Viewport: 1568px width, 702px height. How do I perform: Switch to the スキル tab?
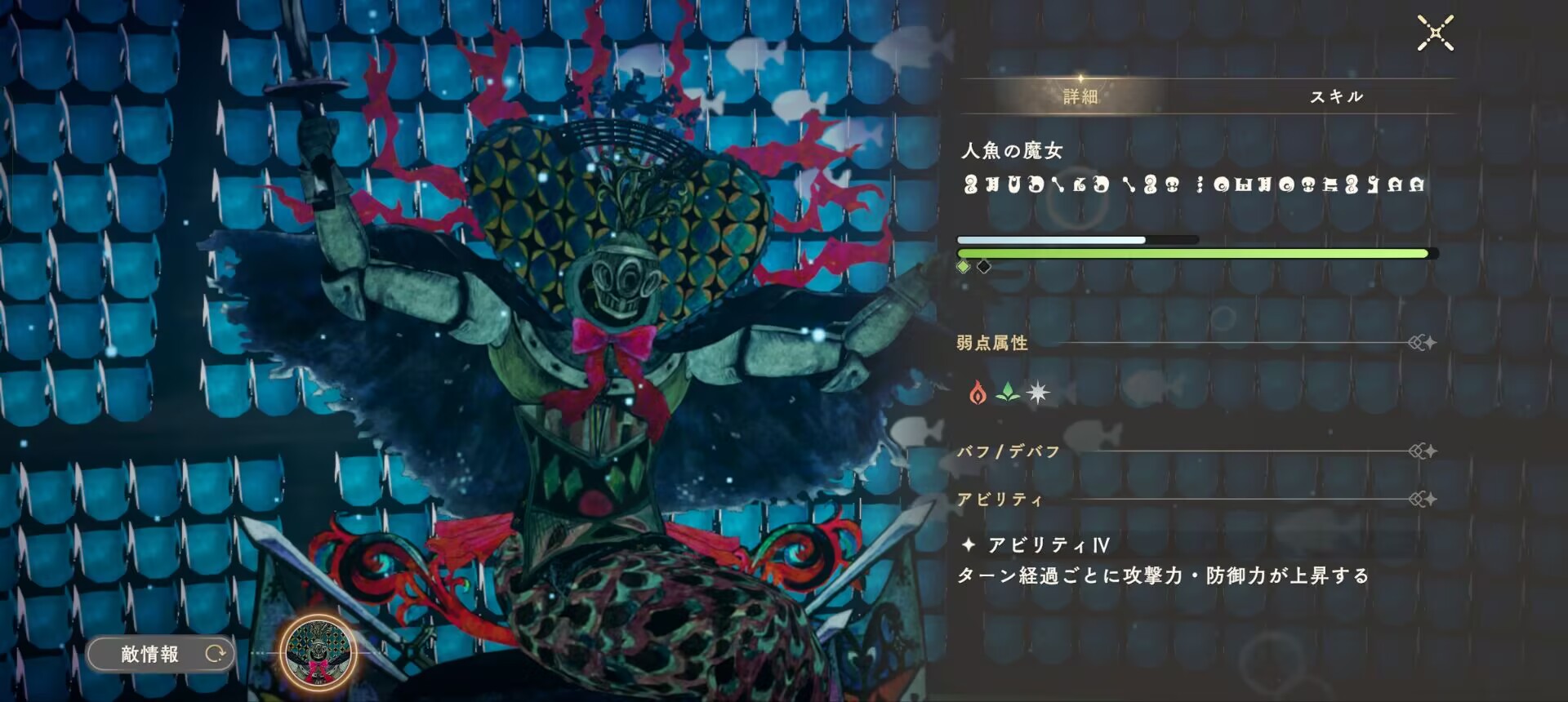tap(1338, 96)
